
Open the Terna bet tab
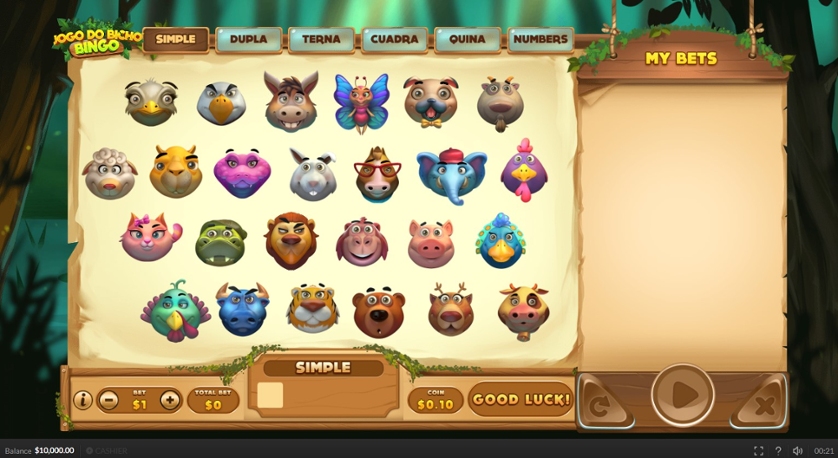(321, 40)
